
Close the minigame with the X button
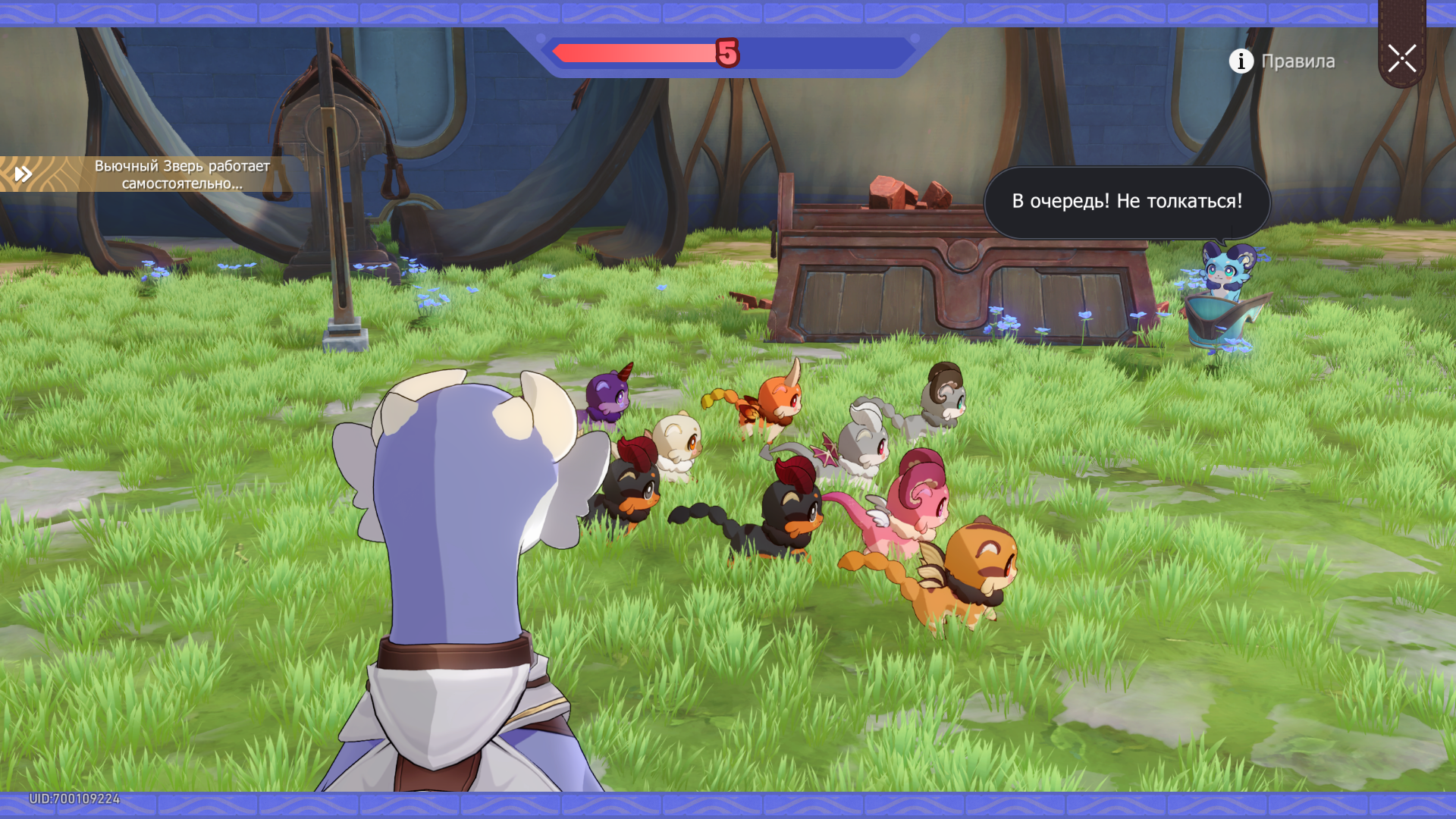(1401, 58)
